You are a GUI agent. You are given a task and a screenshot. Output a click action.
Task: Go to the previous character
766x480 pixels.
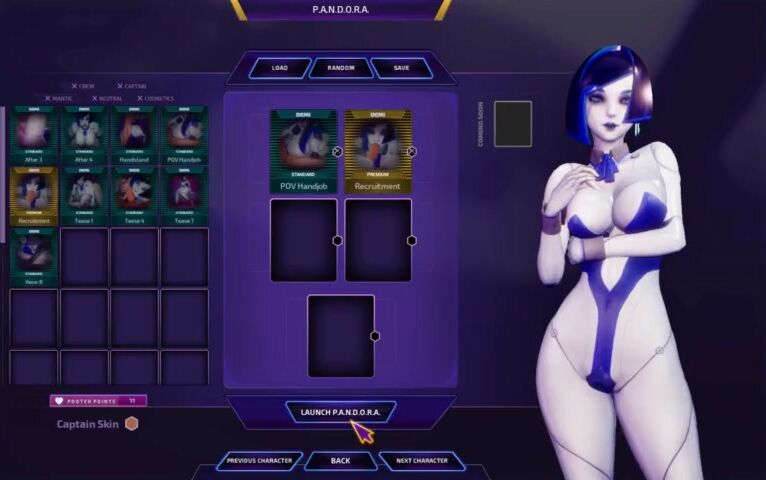pos(259,461)
